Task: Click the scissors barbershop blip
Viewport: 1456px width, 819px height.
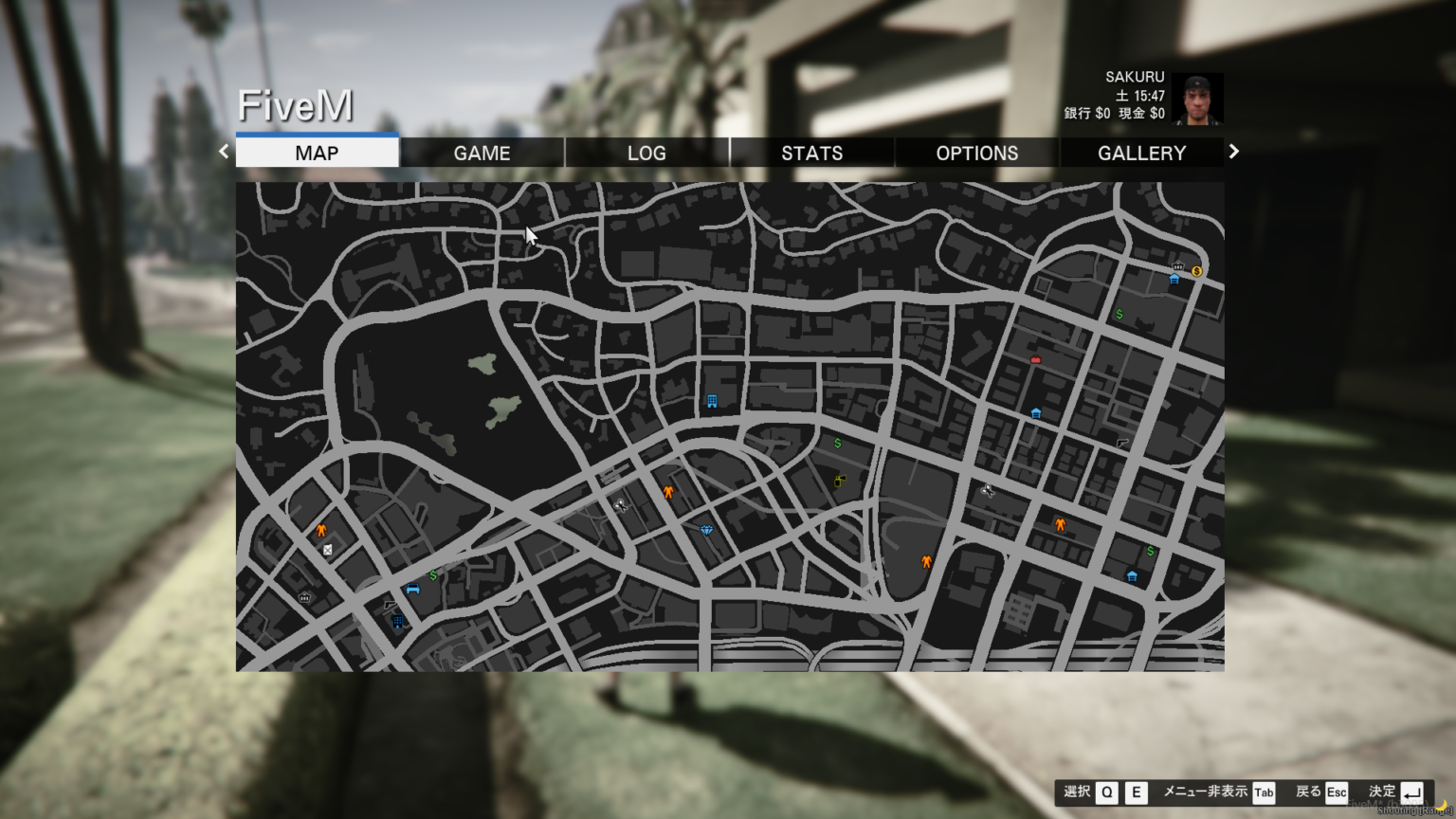Action: click(x=621, y=505)
